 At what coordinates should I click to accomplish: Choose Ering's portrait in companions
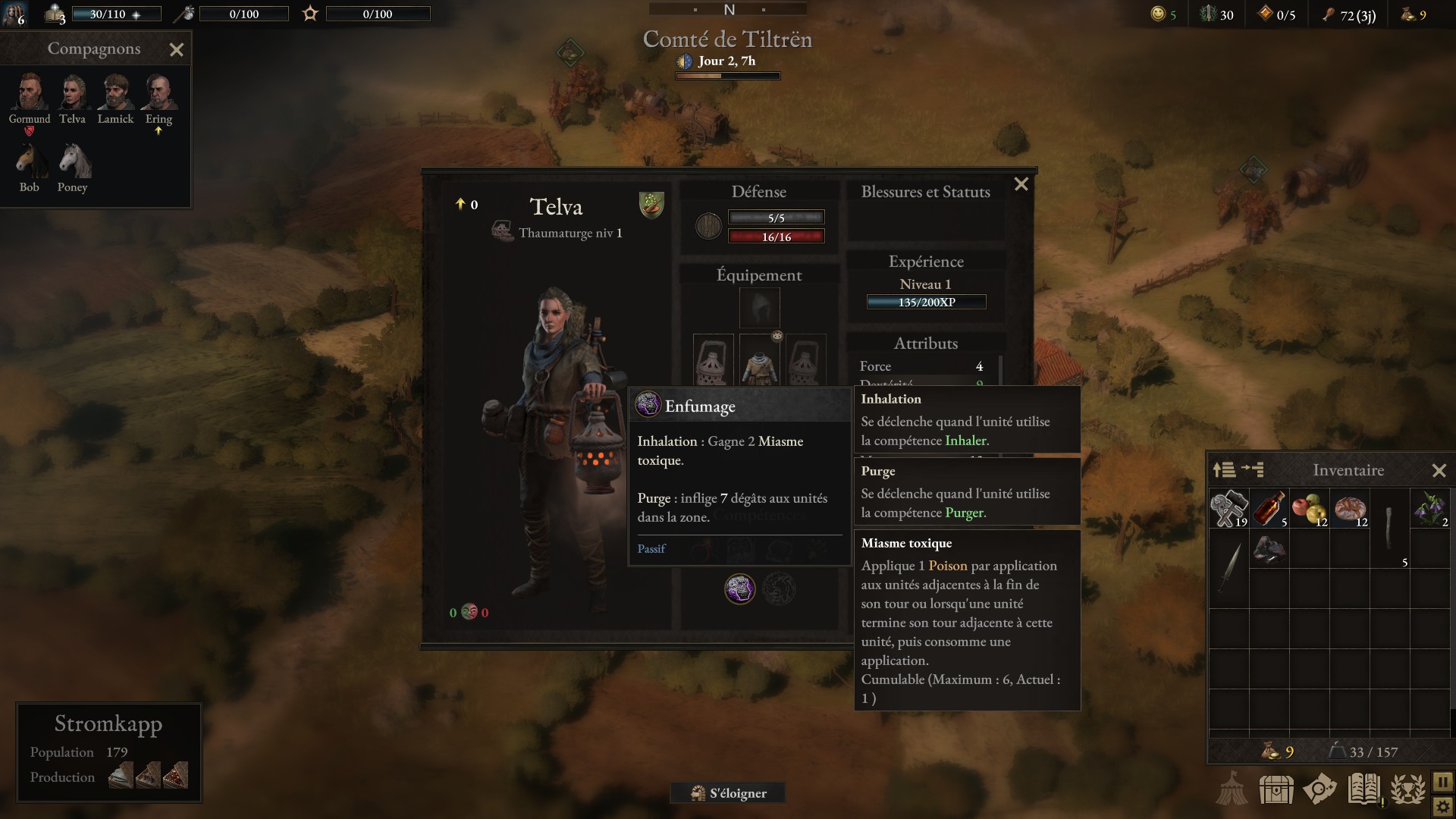(158, 93)
